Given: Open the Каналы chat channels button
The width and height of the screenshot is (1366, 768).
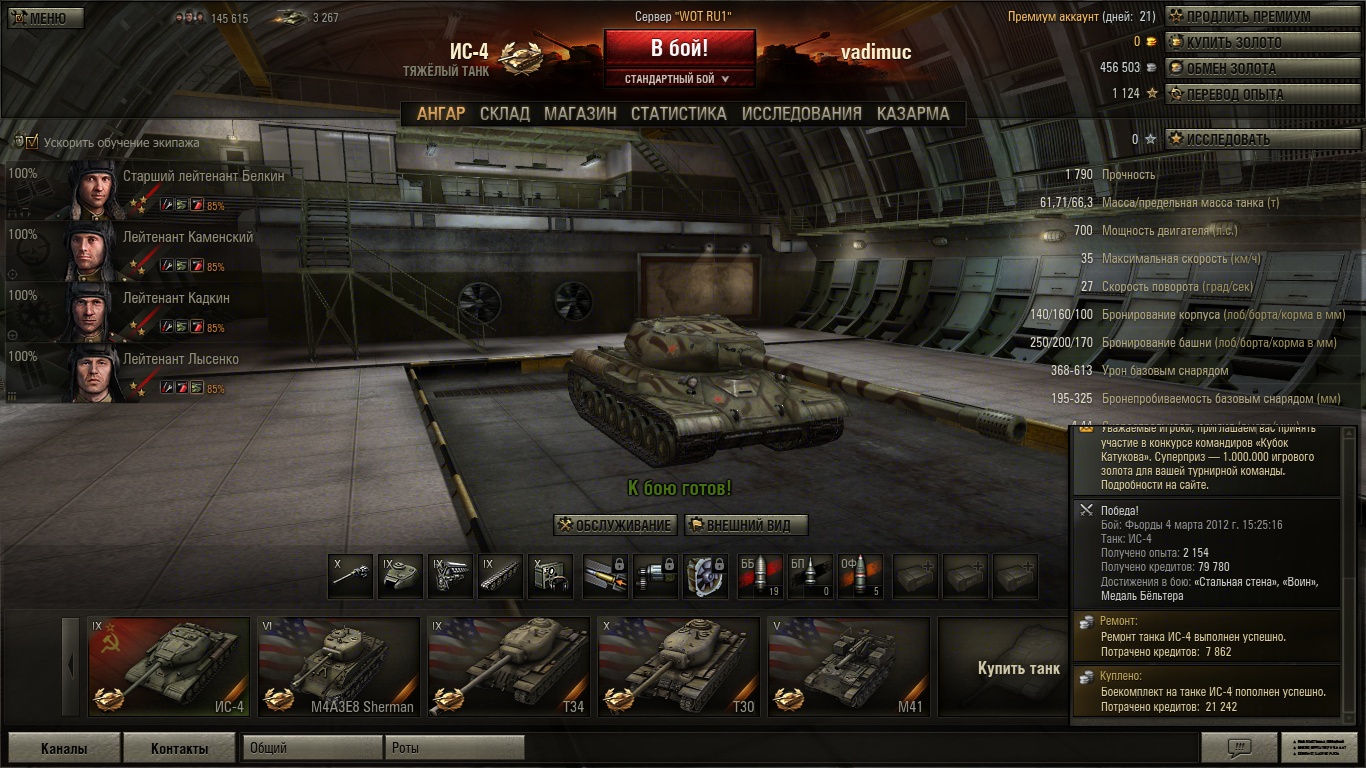Looking at the screenshot, I should point(64,748).
